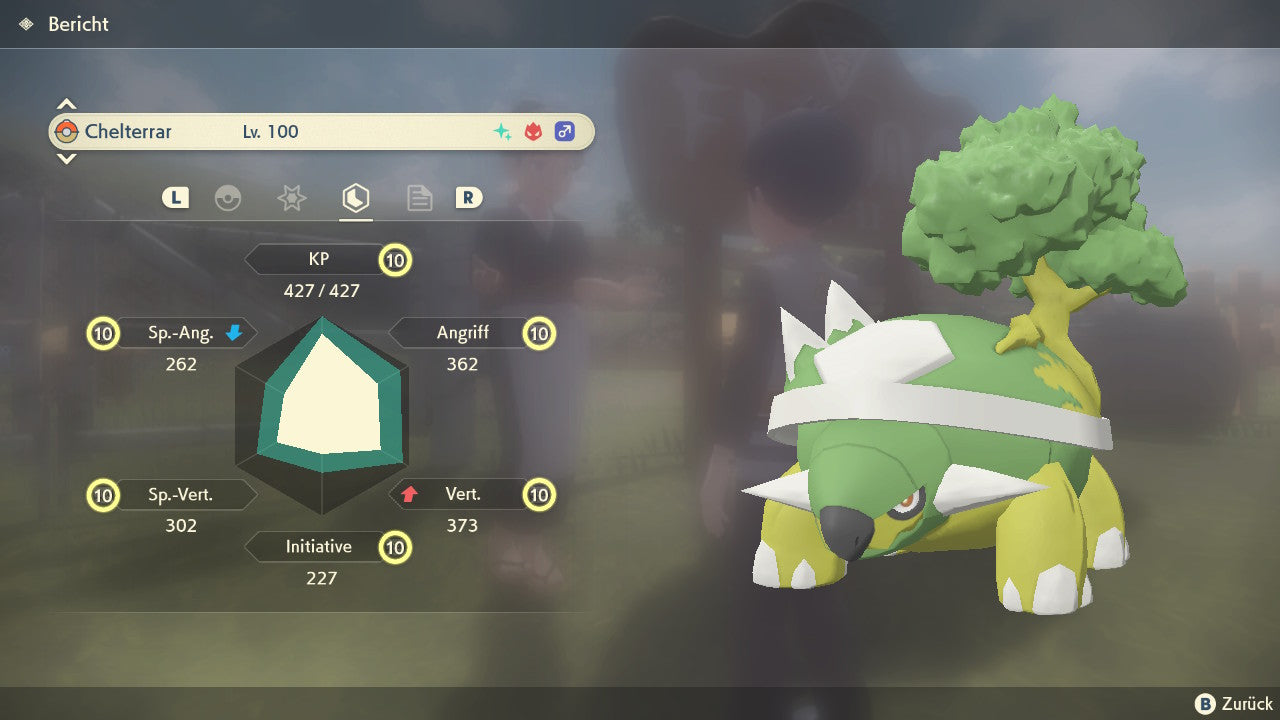Select the Chelterrar name bar
Image resolution: width=1280 pixels, height=720 pixels.
point(321,132)
